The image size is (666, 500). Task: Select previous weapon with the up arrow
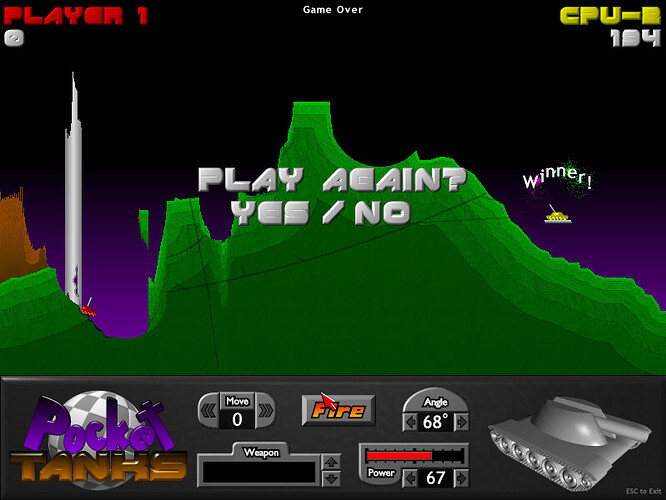(331, 462)
